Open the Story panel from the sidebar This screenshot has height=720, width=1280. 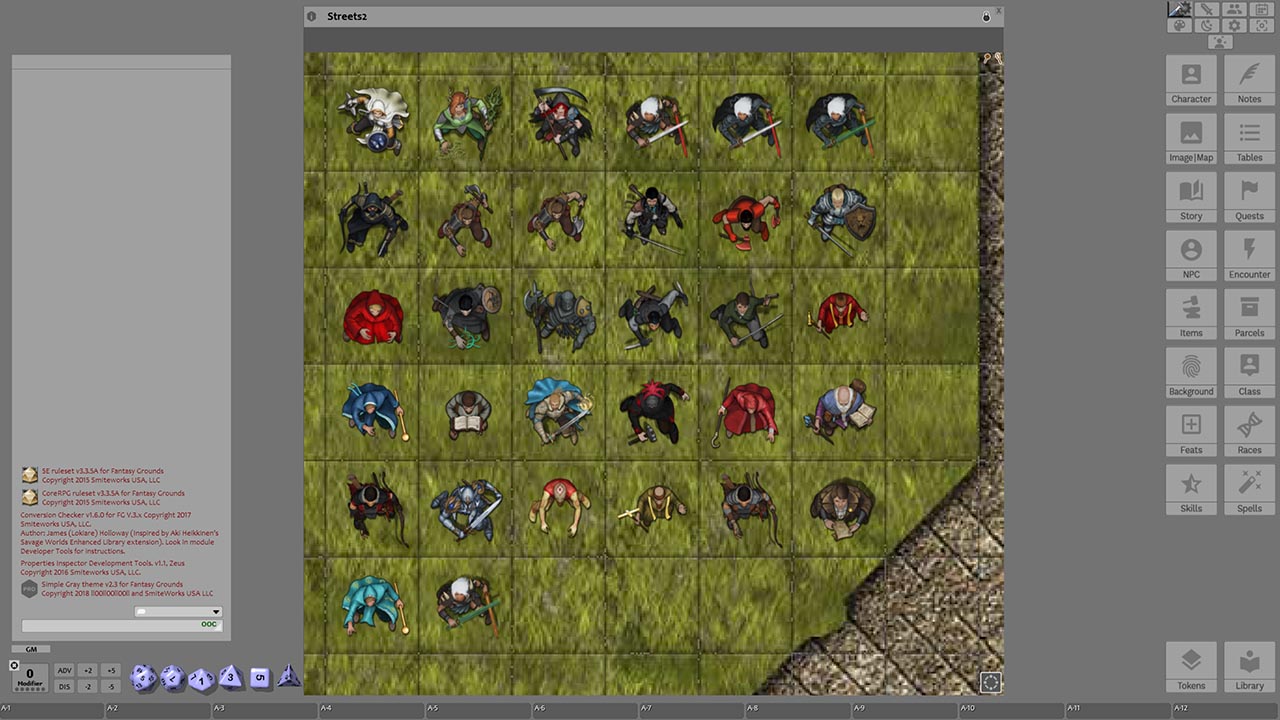[x=1191, y=197]
